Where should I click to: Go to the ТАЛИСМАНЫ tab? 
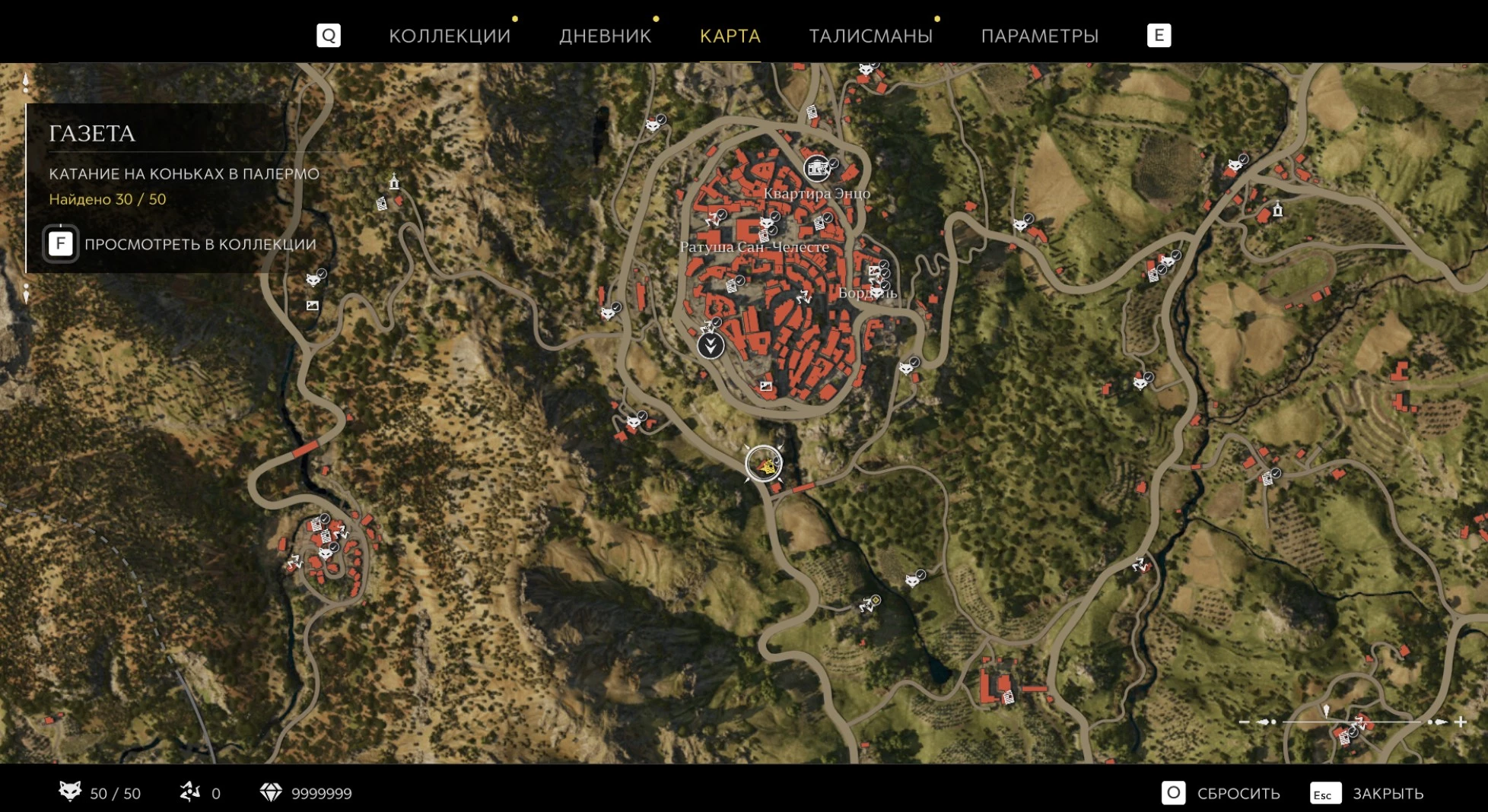(870, 36)
